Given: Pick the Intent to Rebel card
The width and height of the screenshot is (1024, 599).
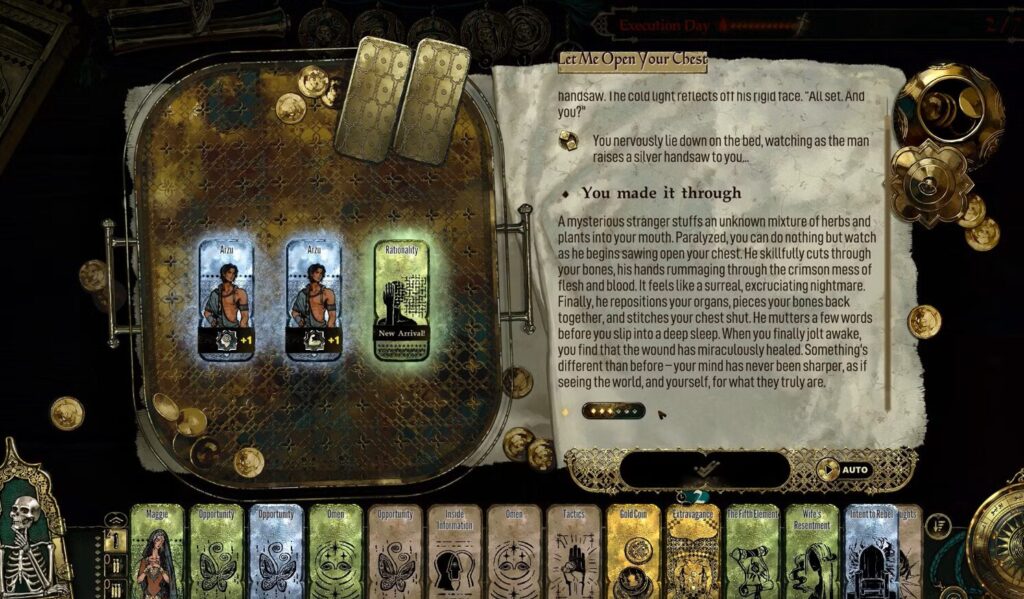Looking at the screenshot, I should (870, 552).
